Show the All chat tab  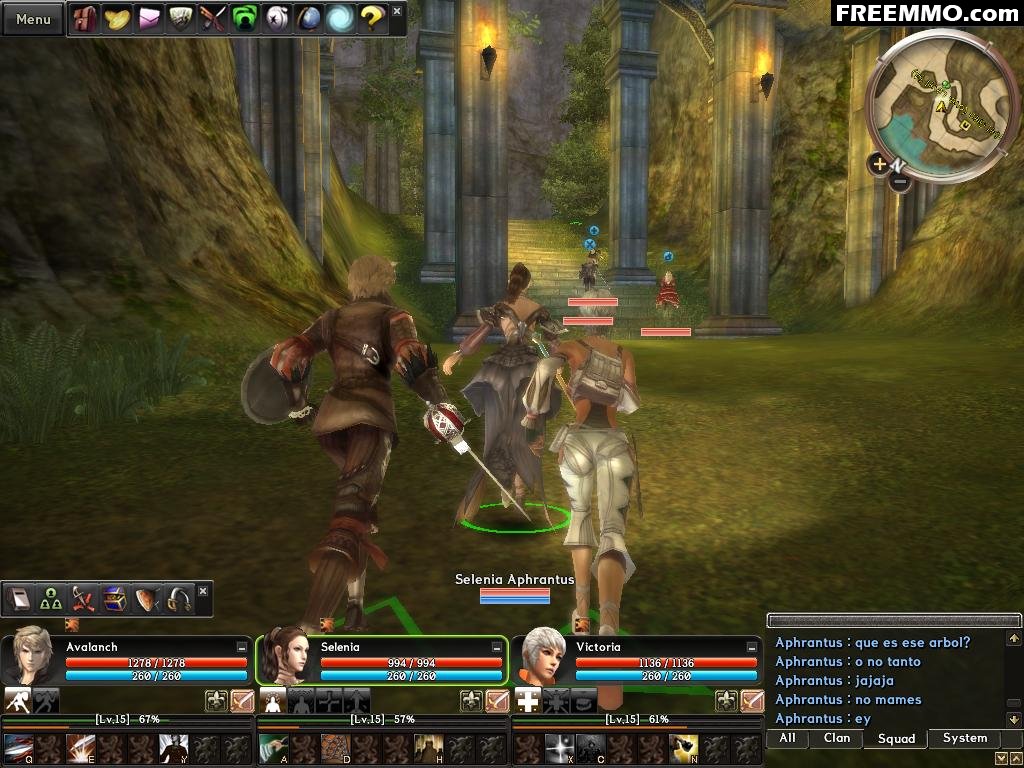pyautogui.click(x=788, y=739)
